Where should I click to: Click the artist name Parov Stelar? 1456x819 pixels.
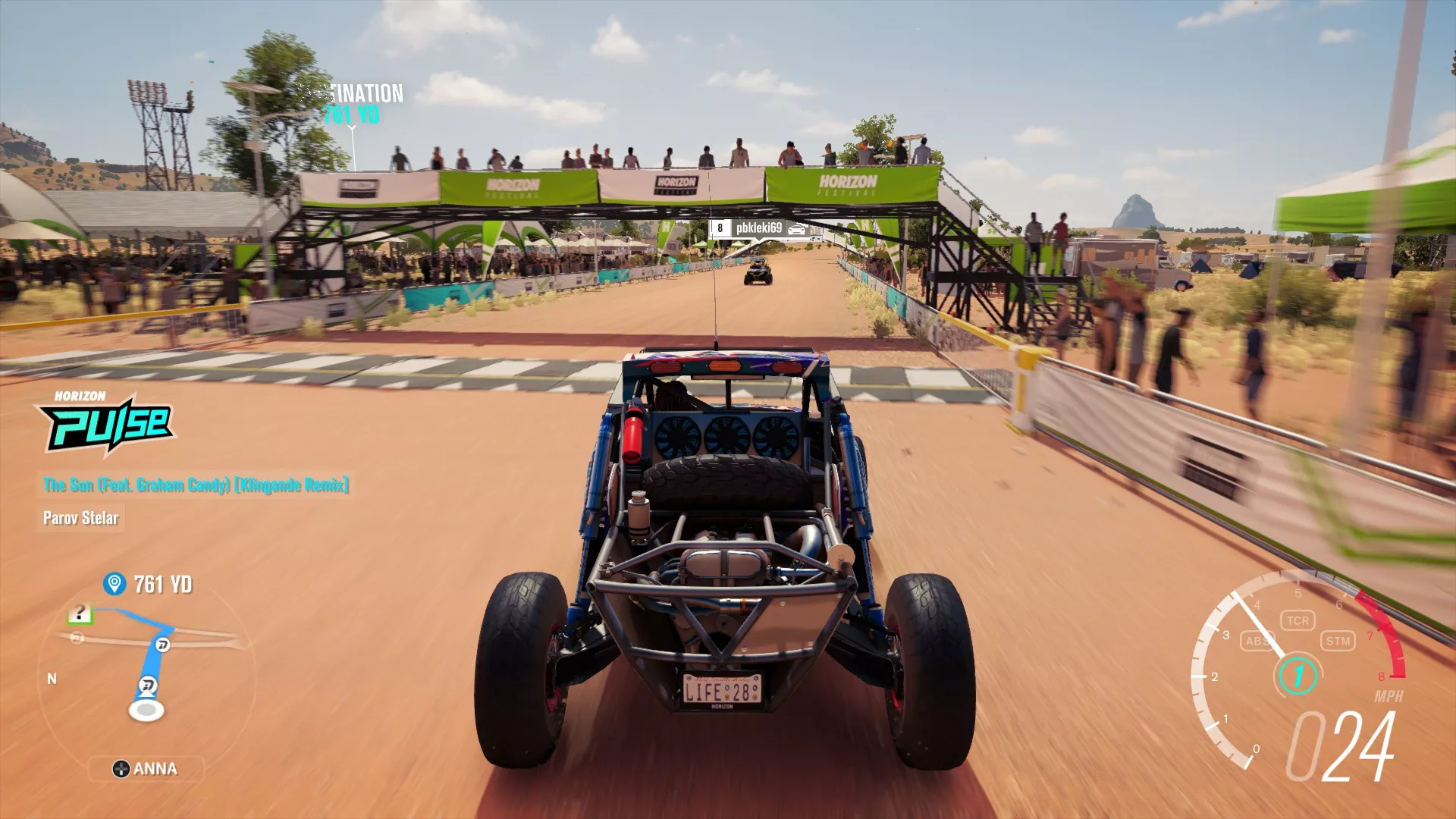pos(80,519)
